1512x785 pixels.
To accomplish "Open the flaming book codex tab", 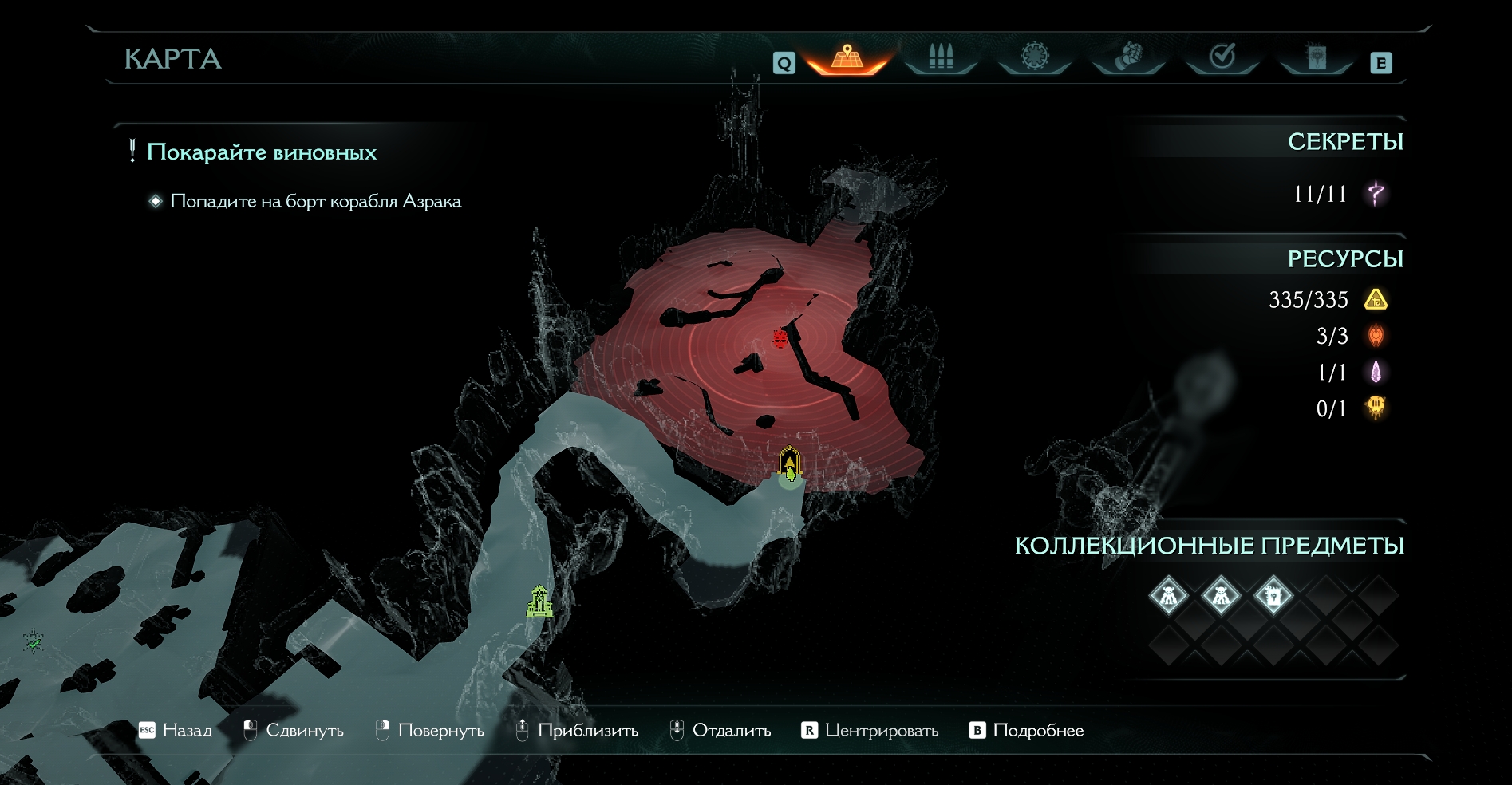I will click(x=1316, y=57).
